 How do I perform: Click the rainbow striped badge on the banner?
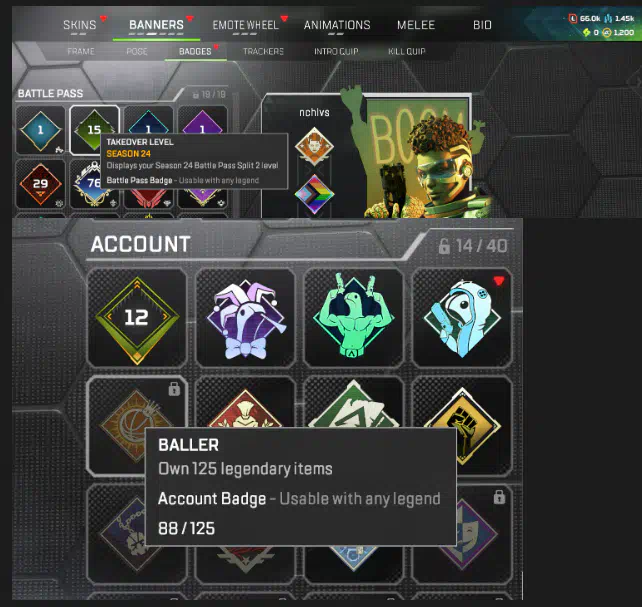pyautogui.click(x=314, y=194)
